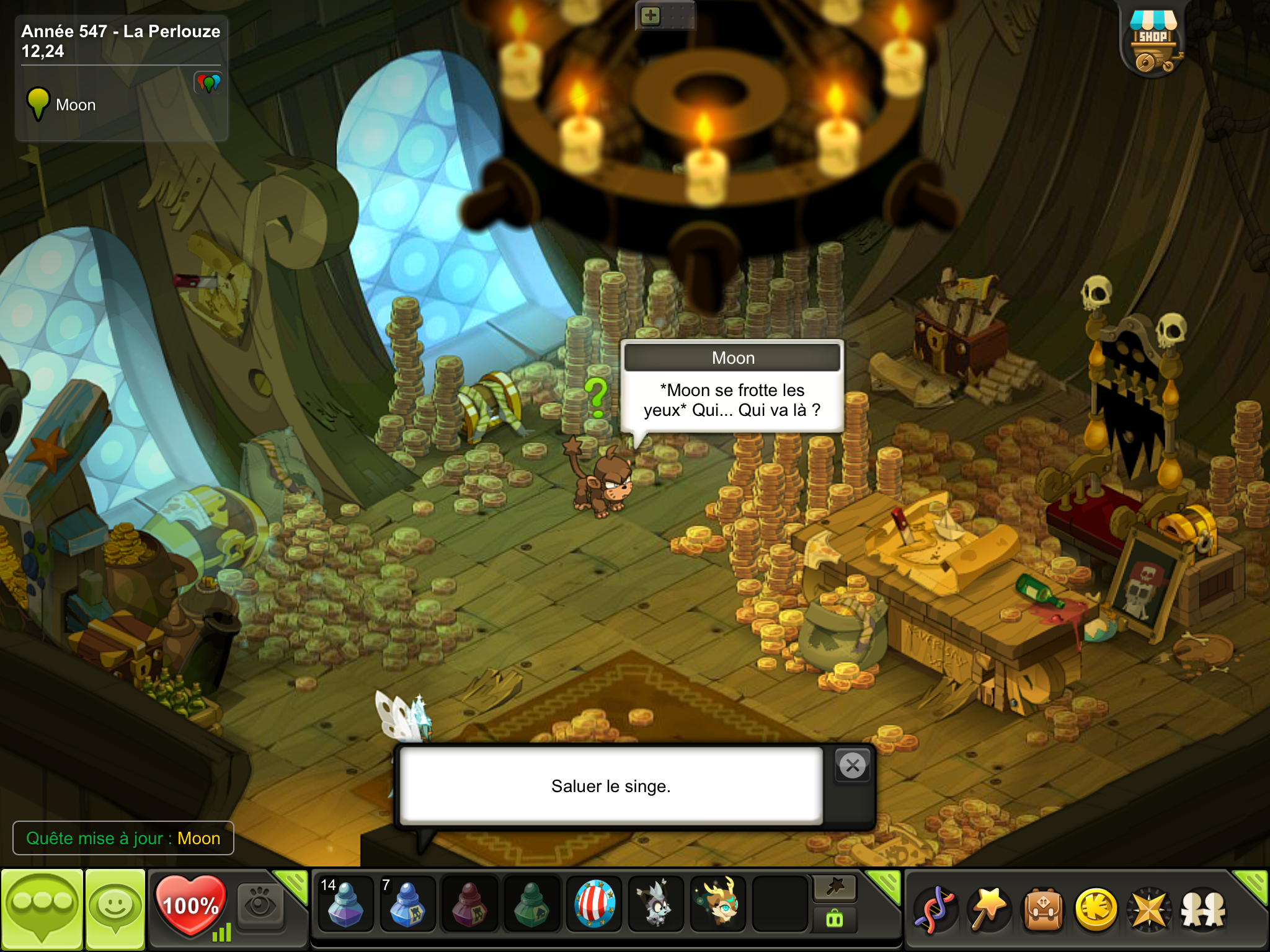Select the red-striped starry shield item
Viewport: 1270px width, 952px height.
click(x=594, y=905)
